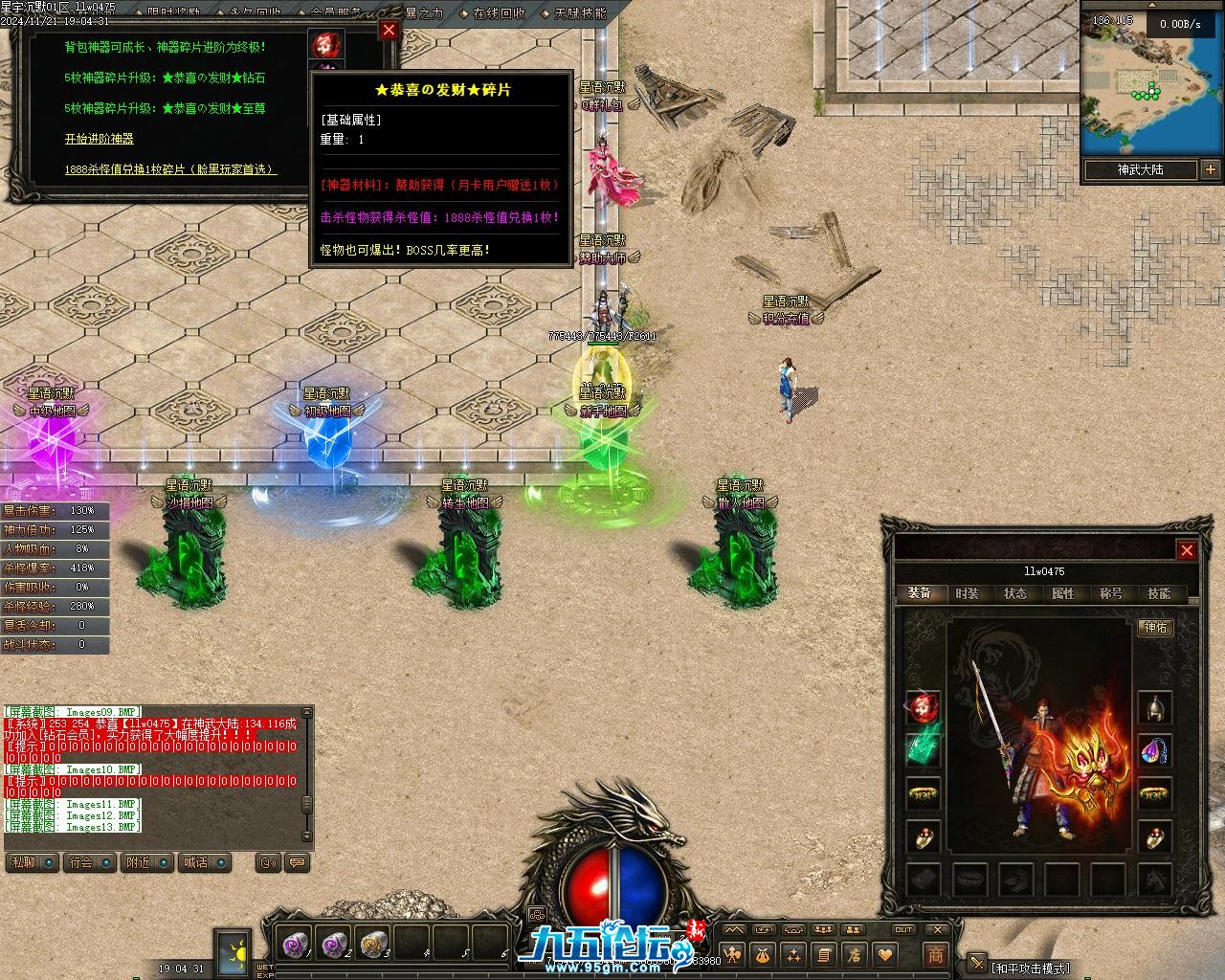The image size is (1225, 980).
Task: Close the artifact upgrade dialog
Action: [x=389, y=30]
